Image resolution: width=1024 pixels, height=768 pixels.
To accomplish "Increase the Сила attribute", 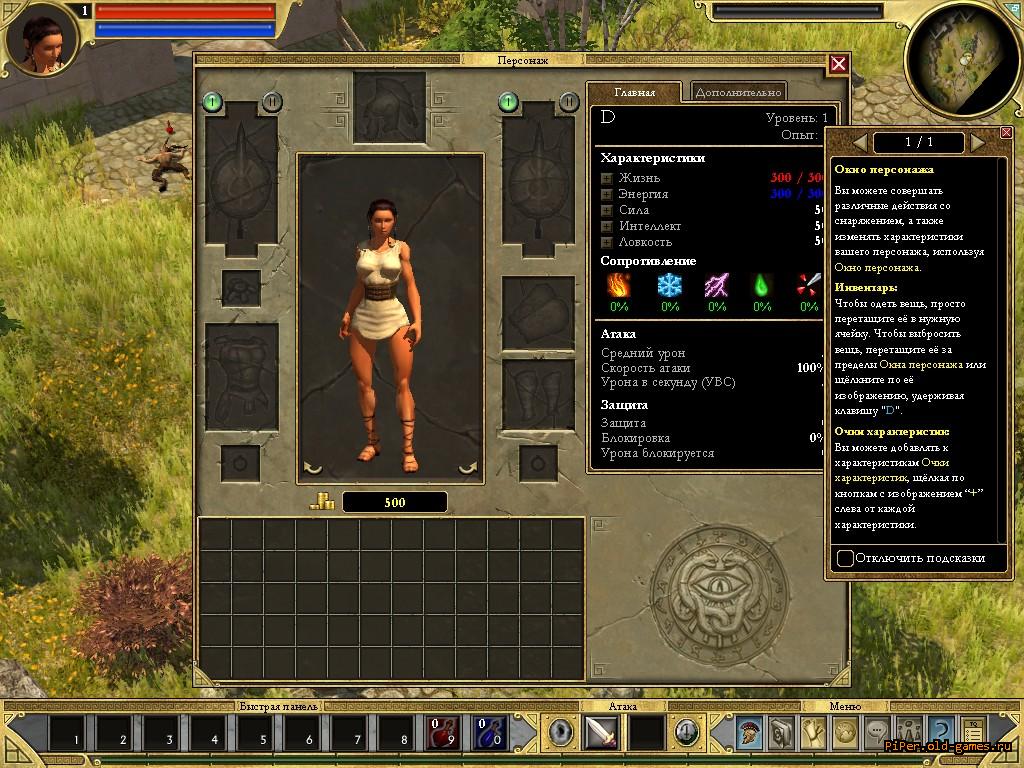I will [x=607, y=210].
